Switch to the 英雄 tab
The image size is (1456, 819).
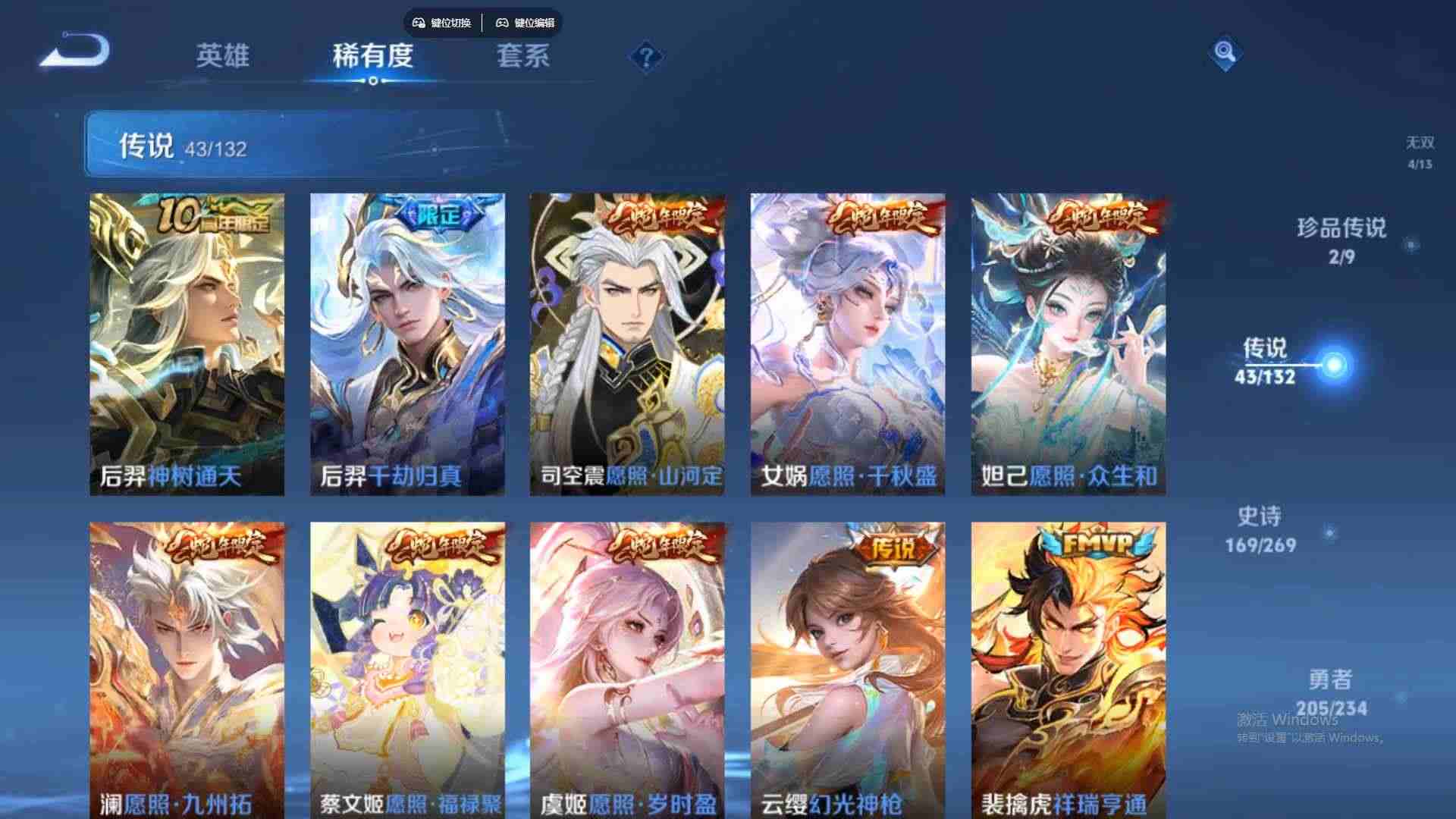coord(224,57)
